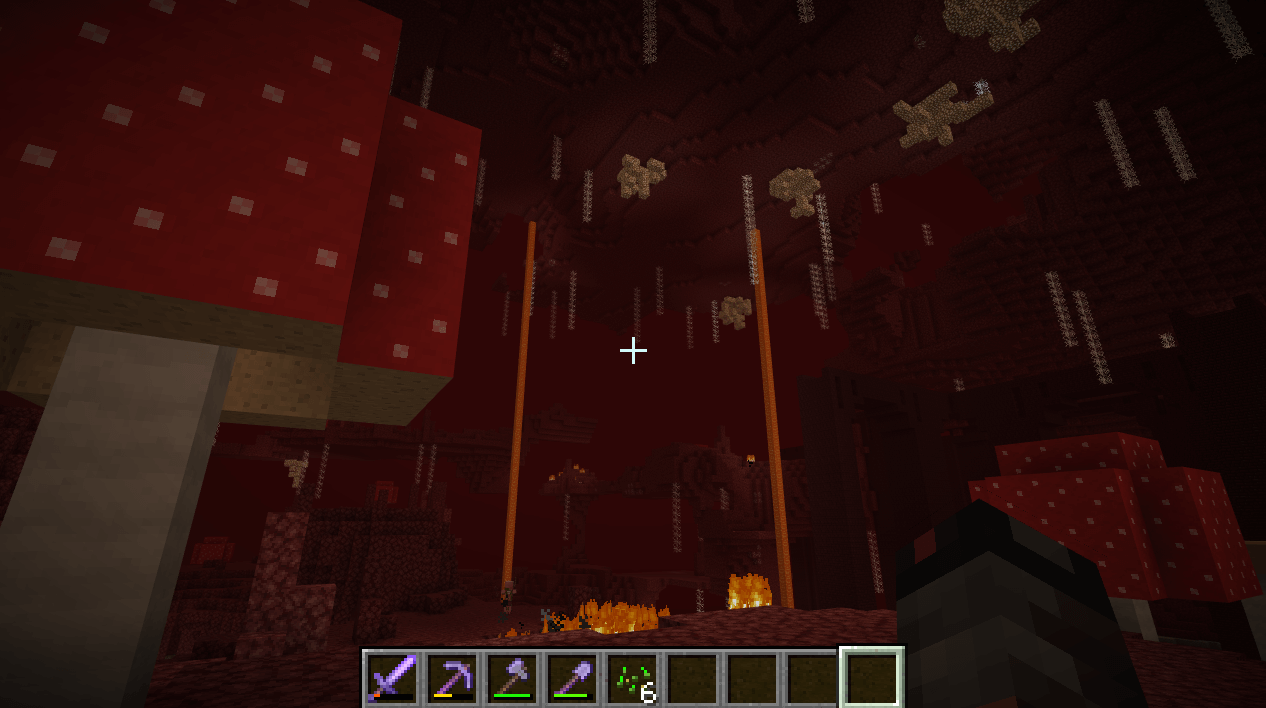The height and width of the screenshot is (708, 1266).
Task: Switch to the shovel hotbar slot
Action: (x=572, y=677)
